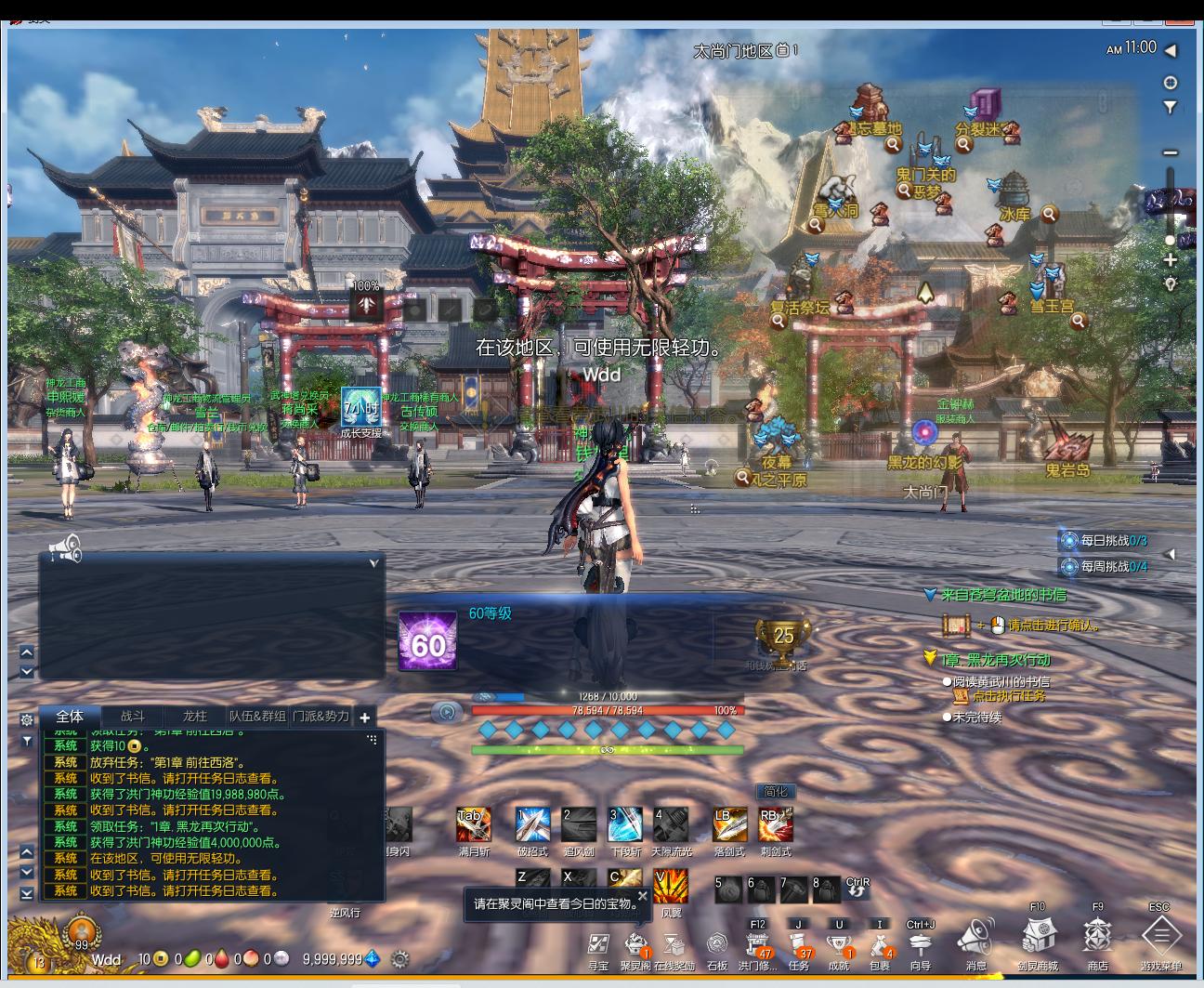Open the 剑灵商城 store

(x=1037, y=935)
